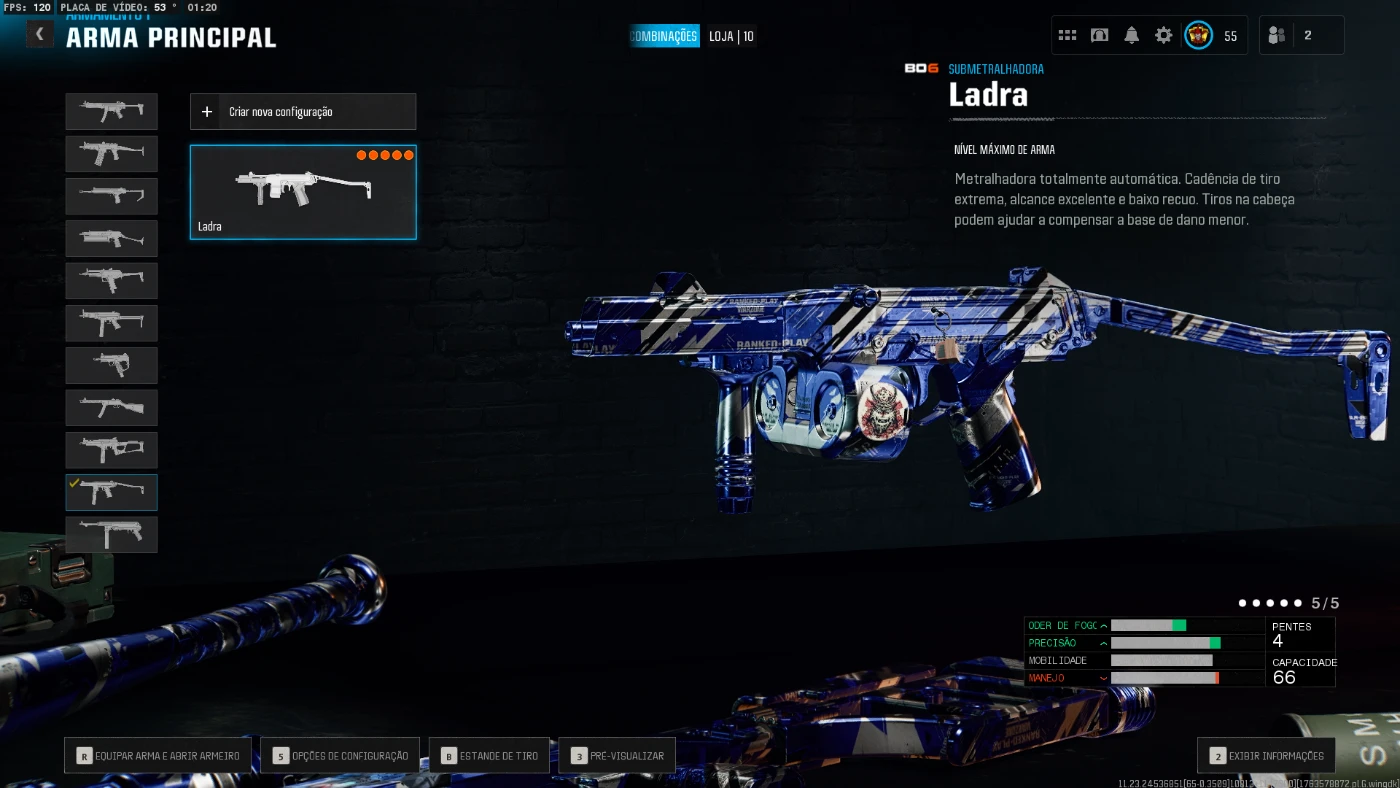Select the weapon thumbnail marked with a checkmark

(112, 492)
